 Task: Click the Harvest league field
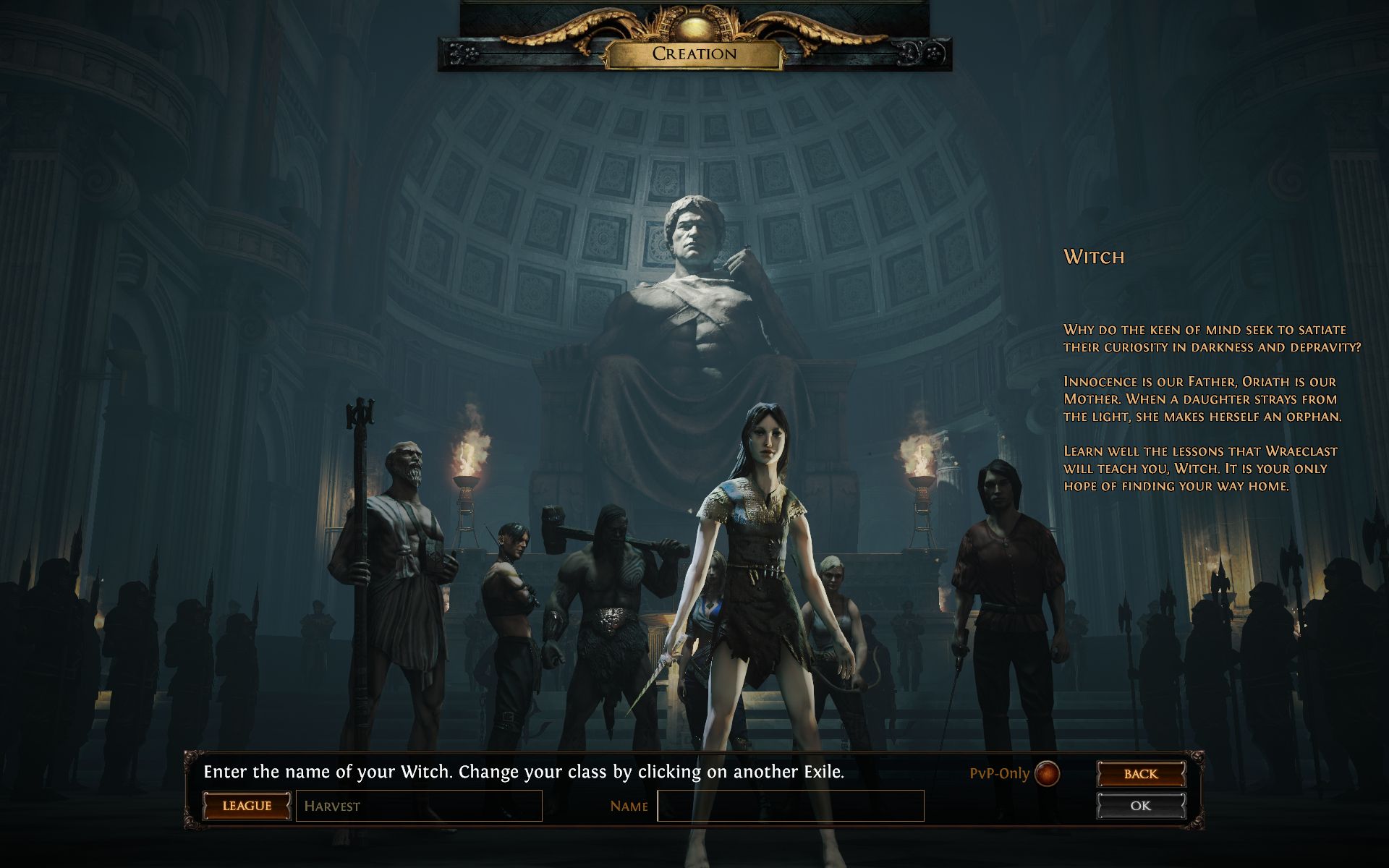pyautogui.click(x=419, y=806)
